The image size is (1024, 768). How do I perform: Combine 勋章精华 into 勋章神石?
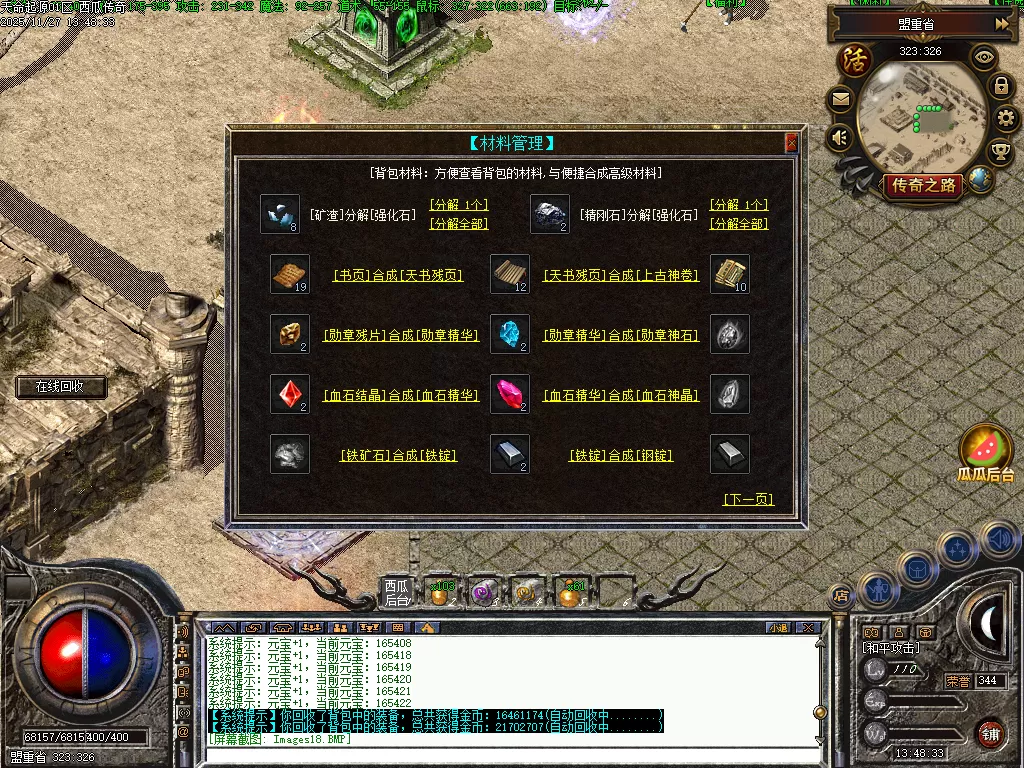click(621, 336)
